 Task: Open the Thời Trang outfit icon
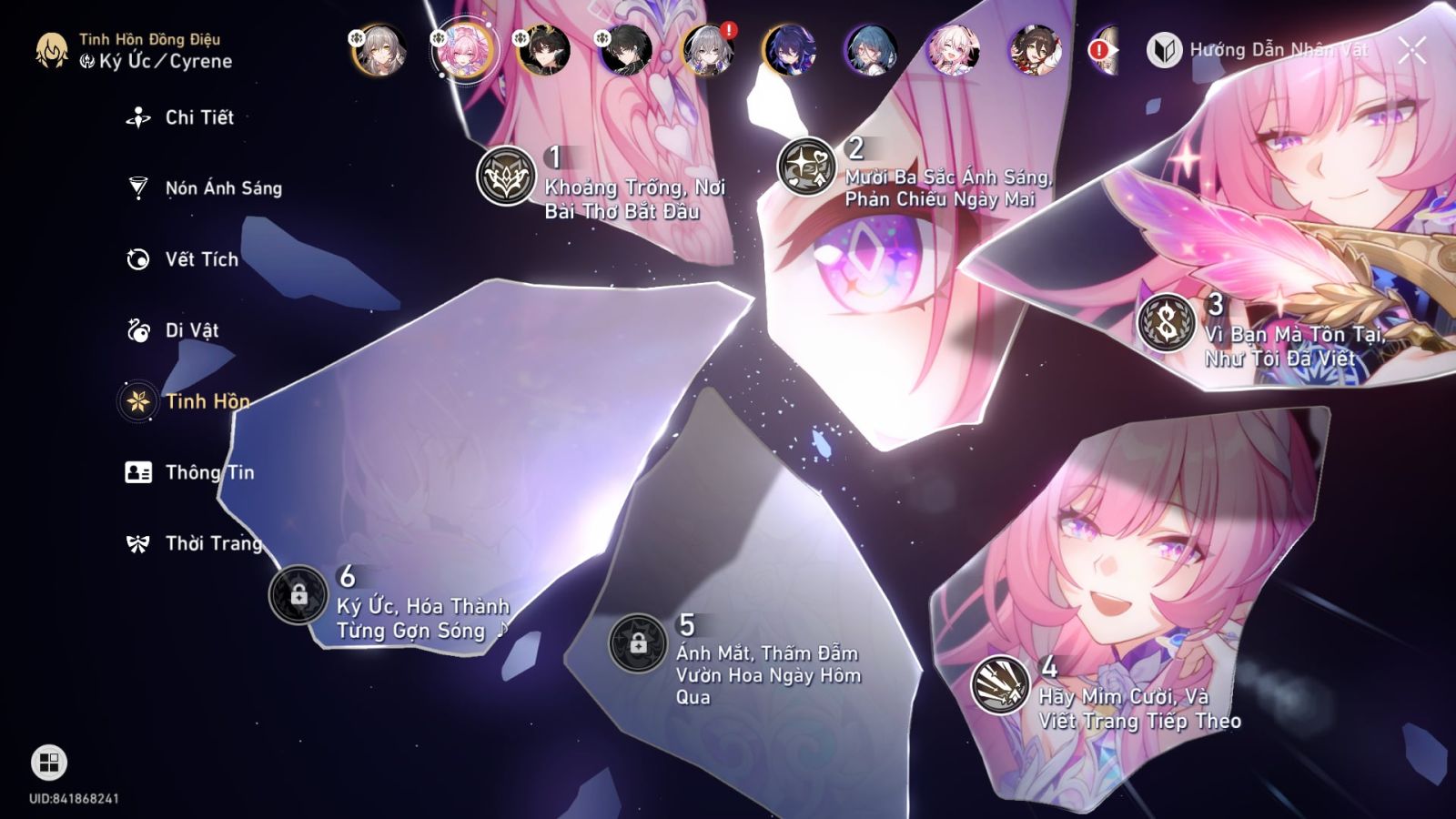(x=137, y=543)
